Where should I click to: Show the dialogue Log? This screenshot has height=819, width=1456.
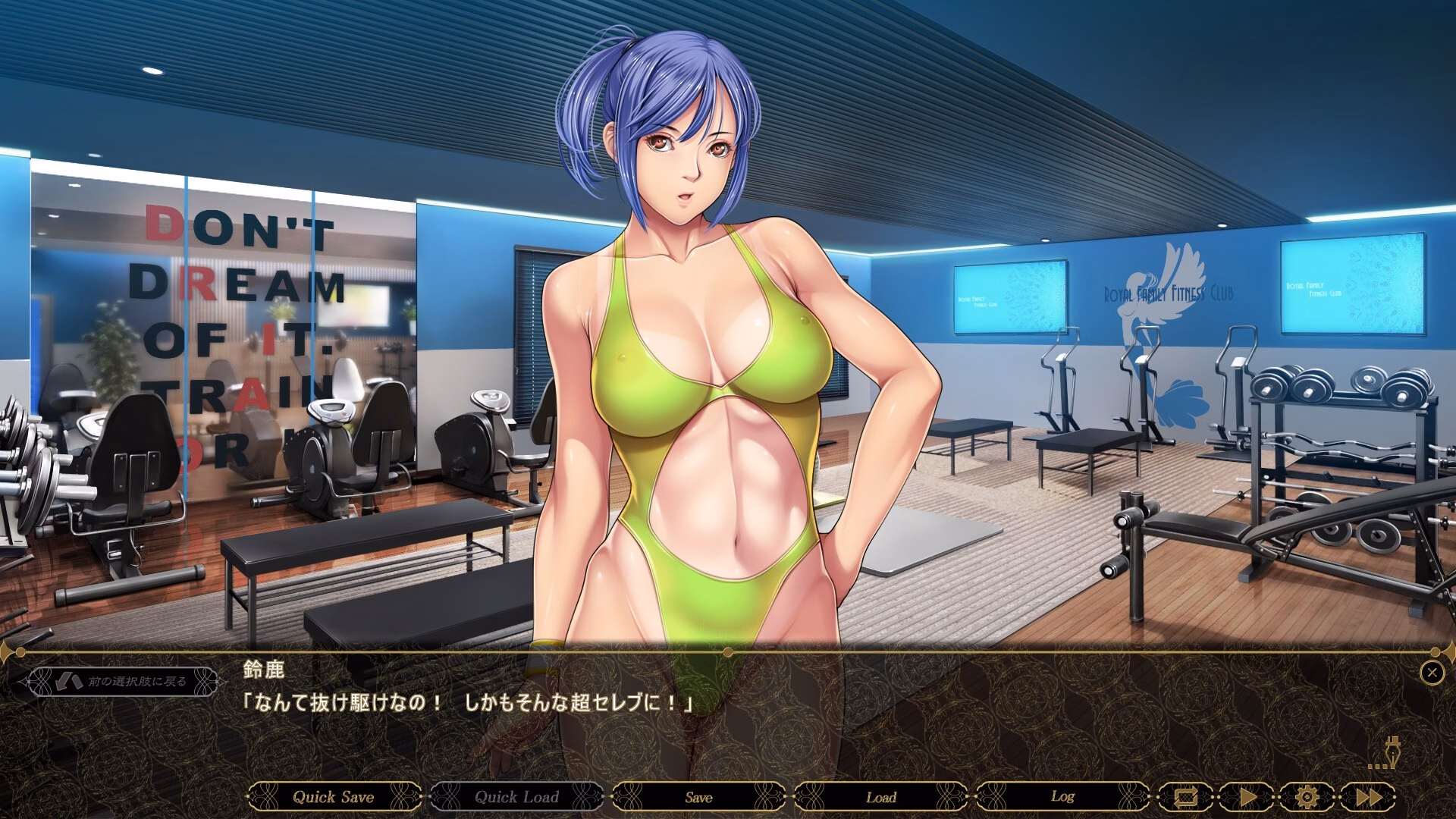(x=1062, y=797)
